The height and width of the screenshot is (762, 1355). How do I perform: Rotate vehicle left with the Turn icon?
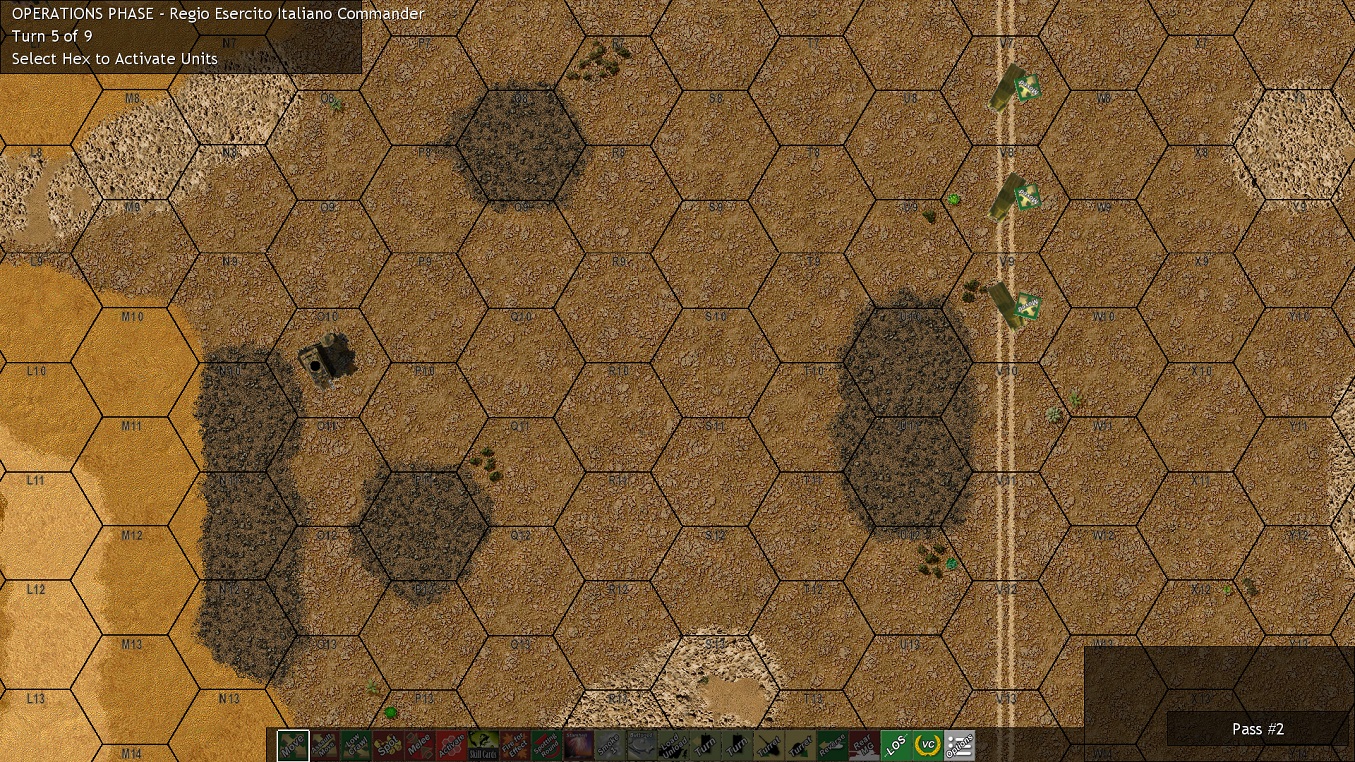pyautogui.click(x=705, y=744)
